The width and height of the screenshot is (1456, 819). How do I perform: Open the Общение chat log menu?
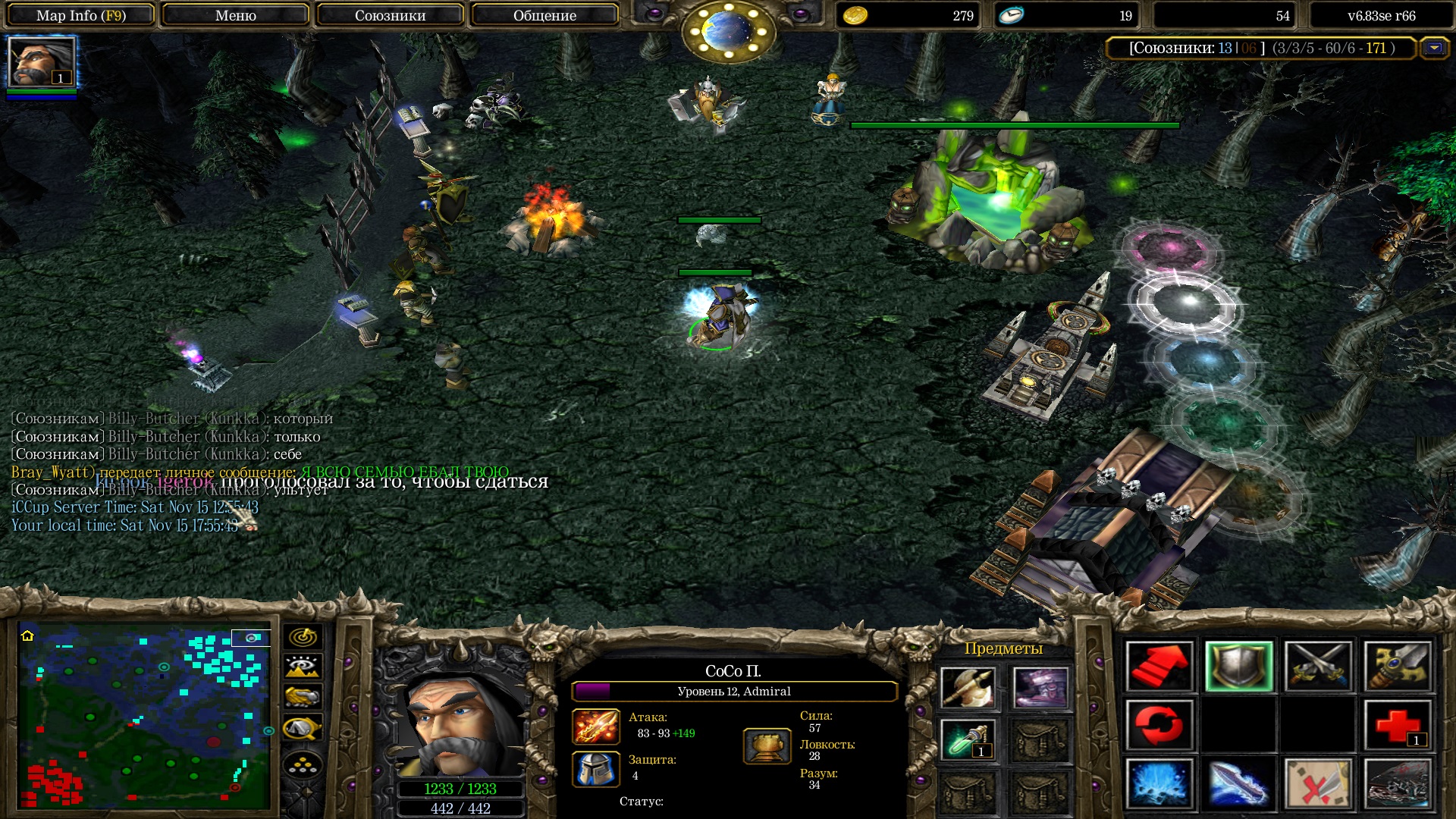click(x=544, y=15)
